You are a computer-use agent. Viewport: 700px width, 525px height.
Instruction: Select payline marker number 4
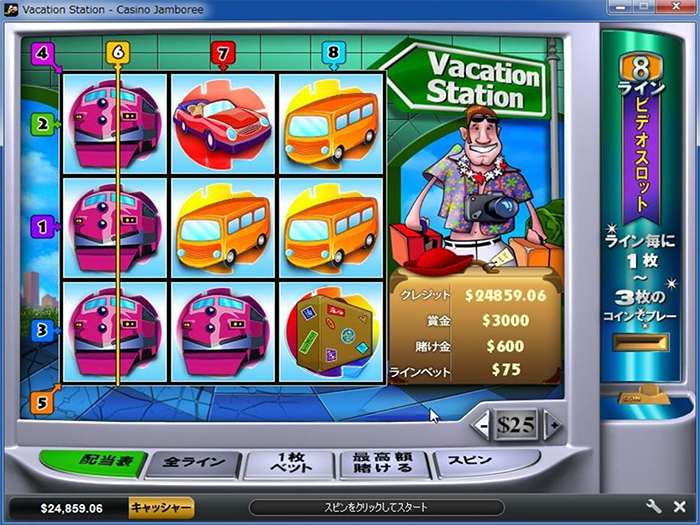[x=42, y=52]
